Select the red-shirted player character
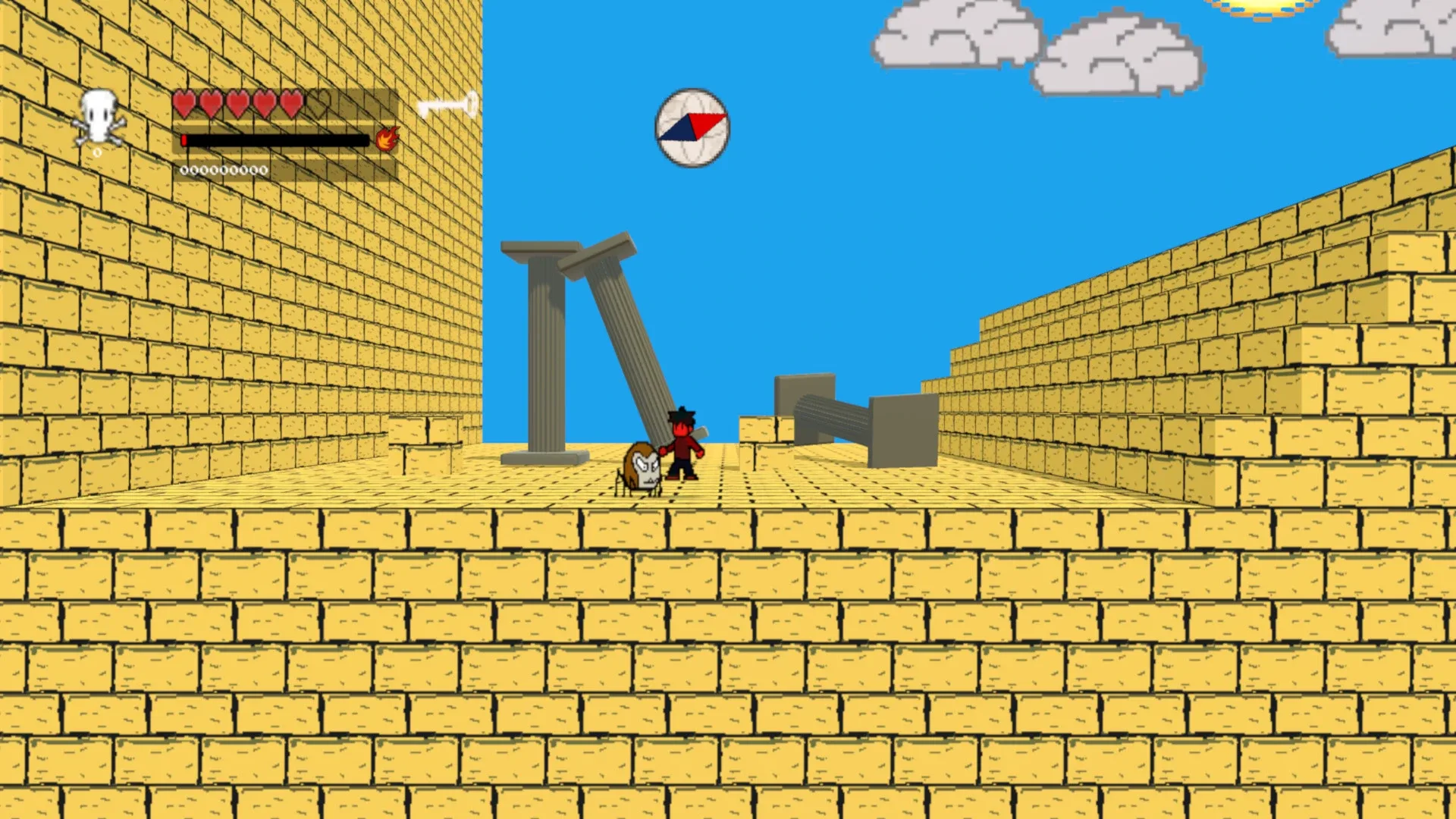The height and width of the screenshot is (819, 1456). tap(682, 444)
